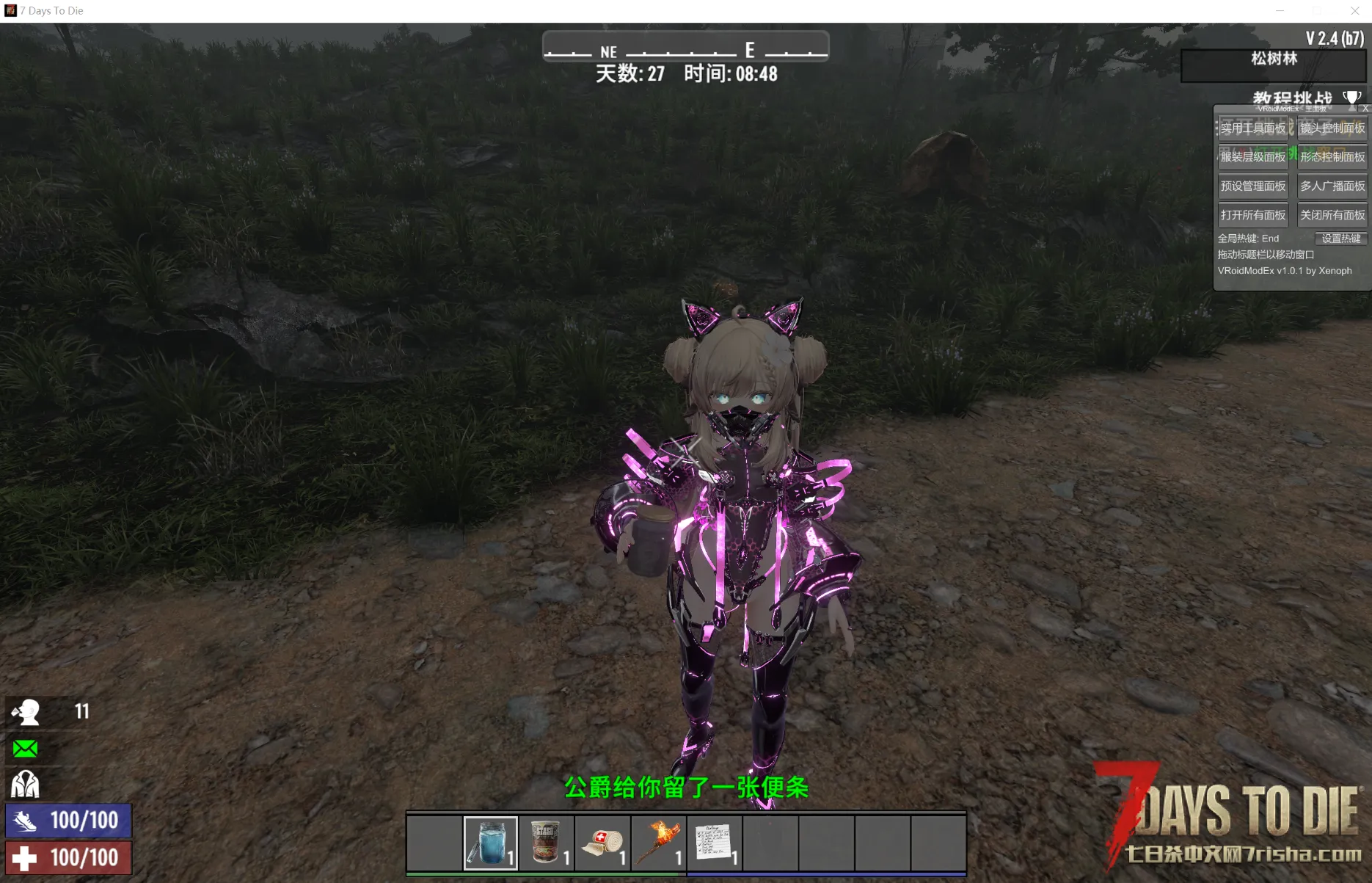Select the first aid bandage slot

click(602, 843)
